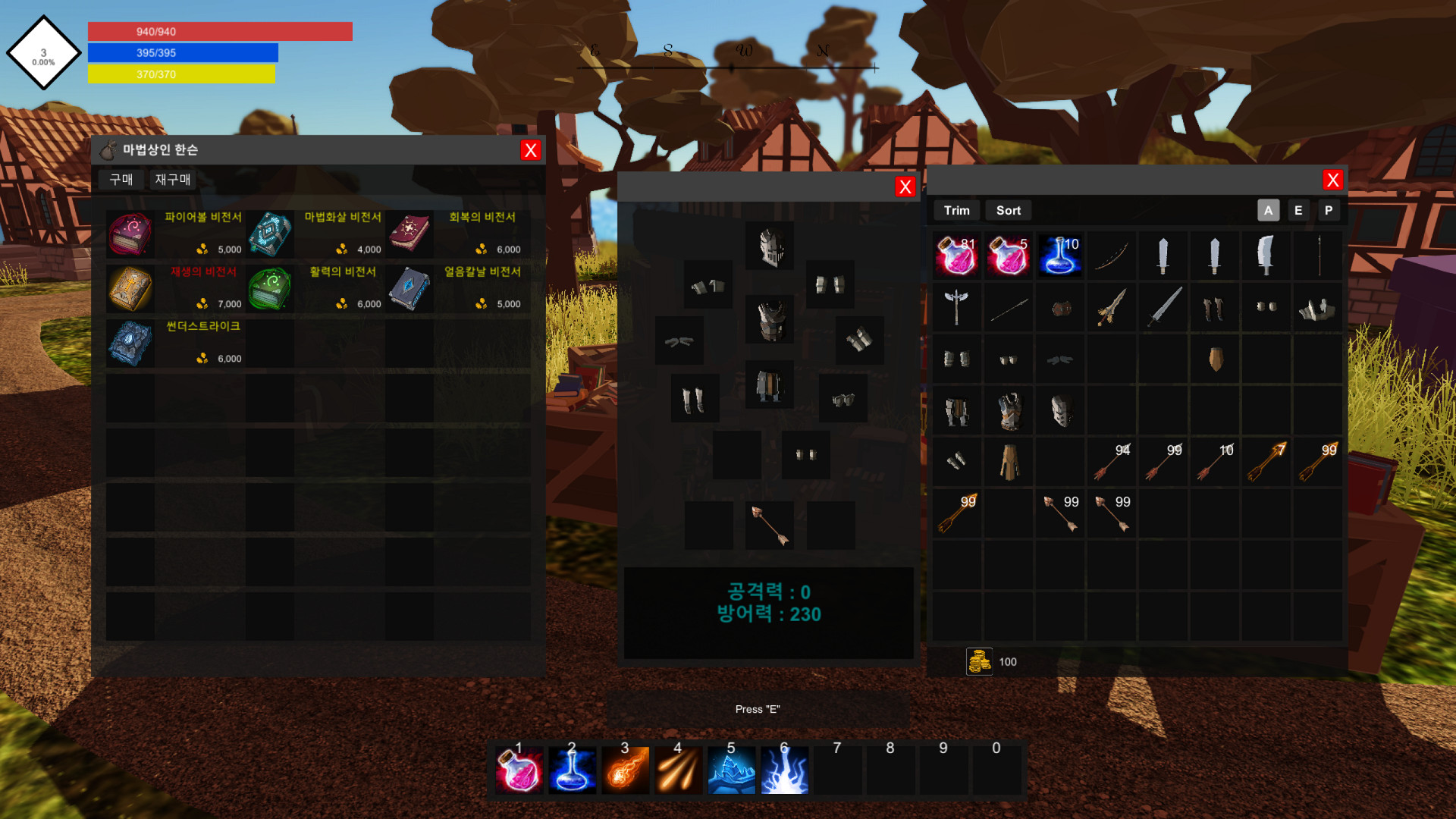The image size is (1456, 819).
Task: Toggle the E inventory filter
Action: (1298, 210)
